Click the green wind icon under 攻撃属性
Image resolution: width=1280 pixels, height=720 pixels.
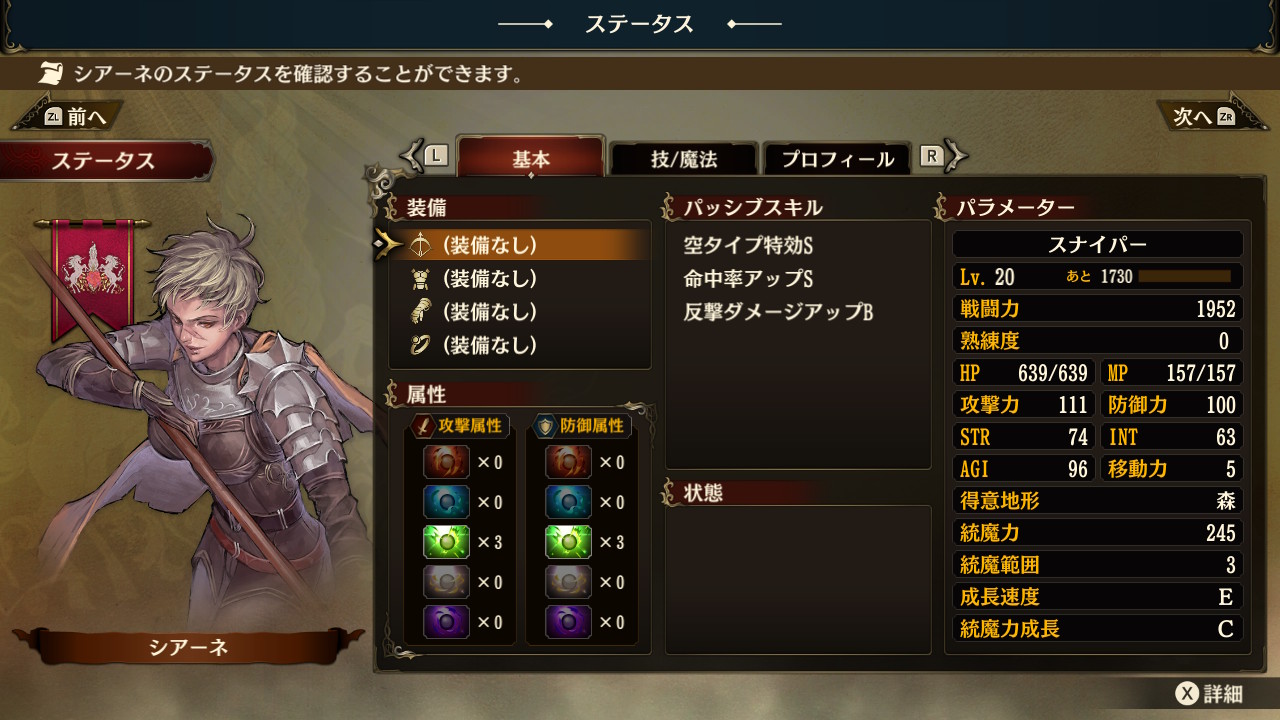coord(445,542)
